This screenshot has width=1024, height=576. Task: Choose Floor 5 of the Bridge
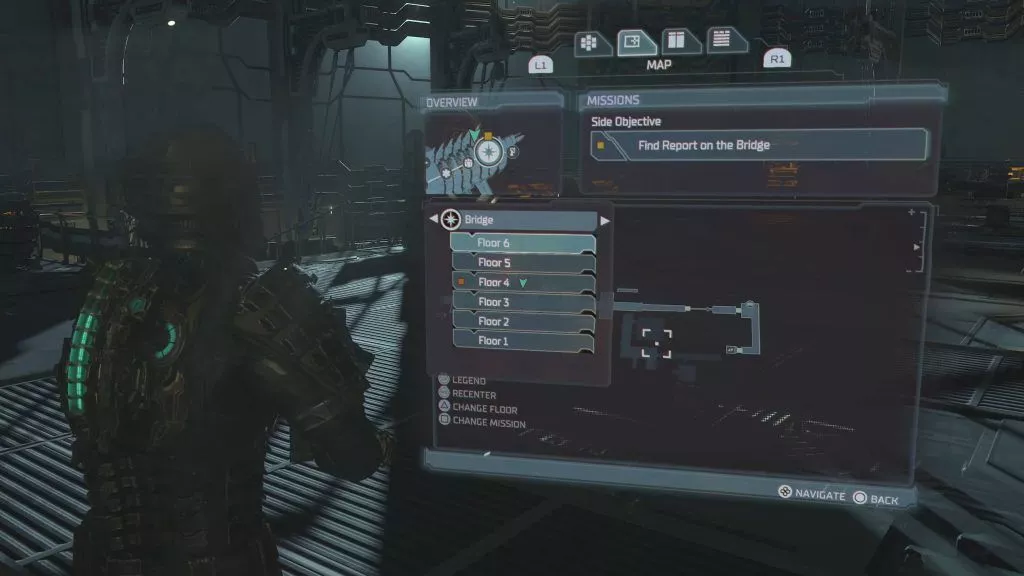tap(522, 263)
